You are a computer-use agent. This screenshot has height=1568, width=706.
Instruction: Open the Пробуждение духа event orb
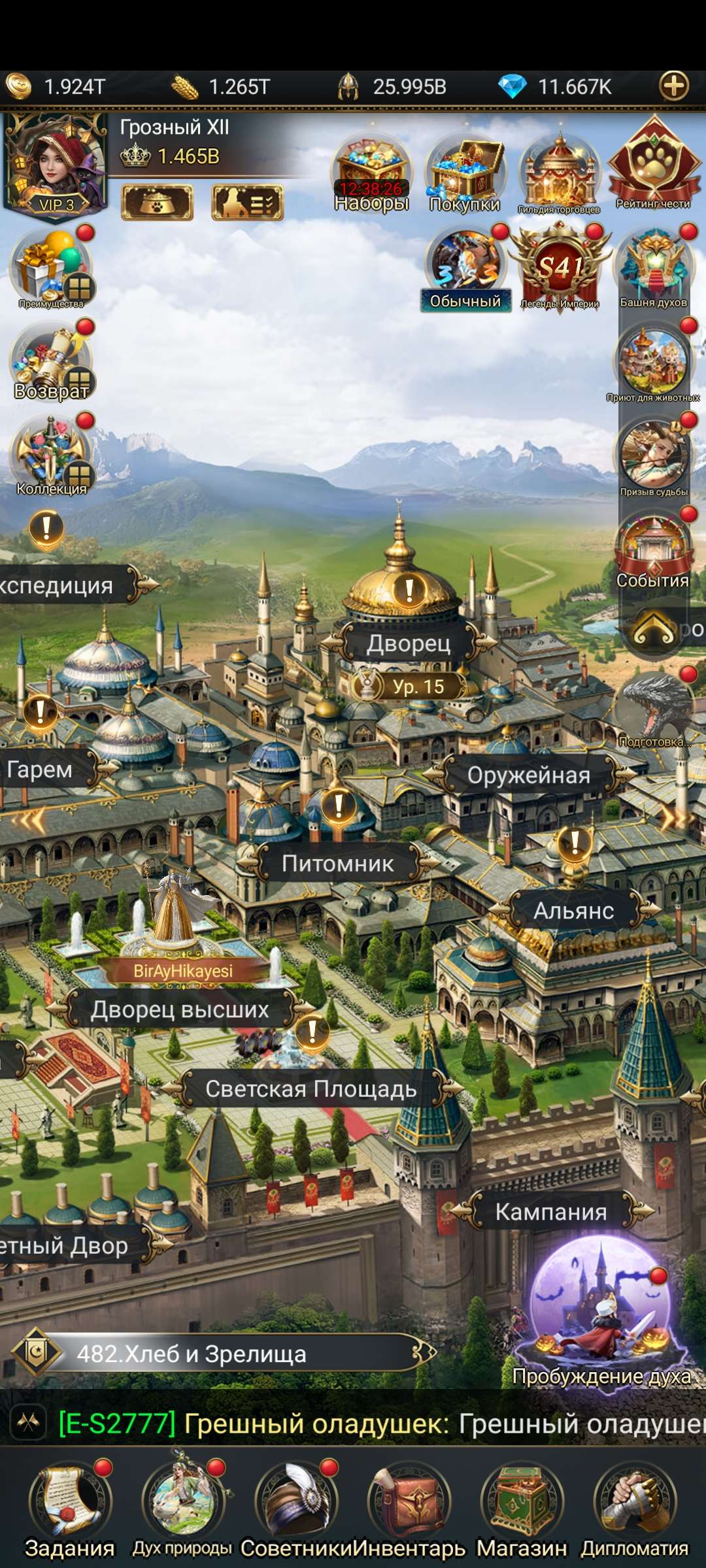coord(601,1313)
